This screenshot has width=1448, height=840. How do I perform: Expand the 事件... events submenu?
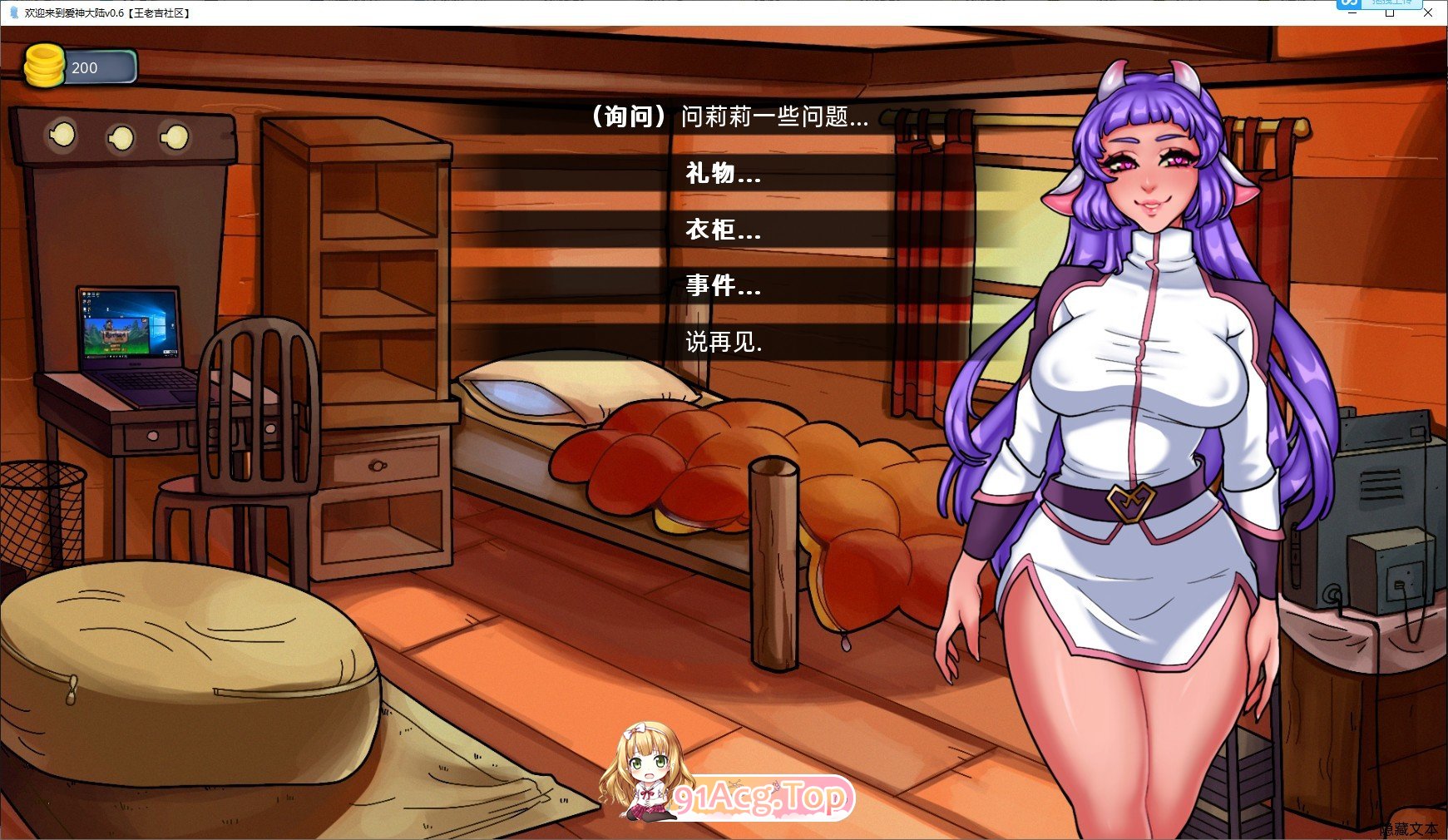coord(721,288)
